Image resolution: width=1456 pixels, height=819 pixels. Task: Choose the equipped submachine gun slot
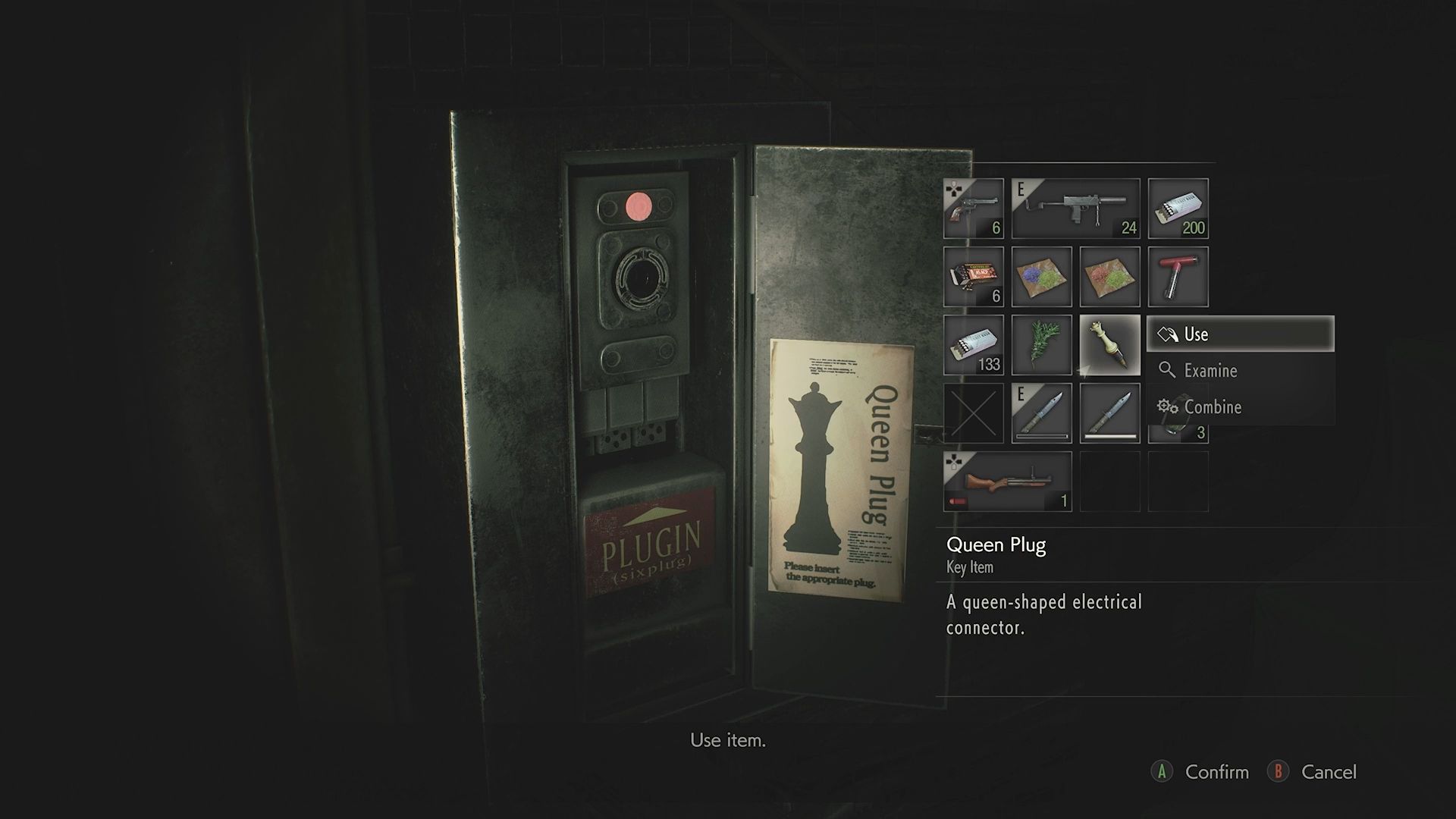(1075, 209)
